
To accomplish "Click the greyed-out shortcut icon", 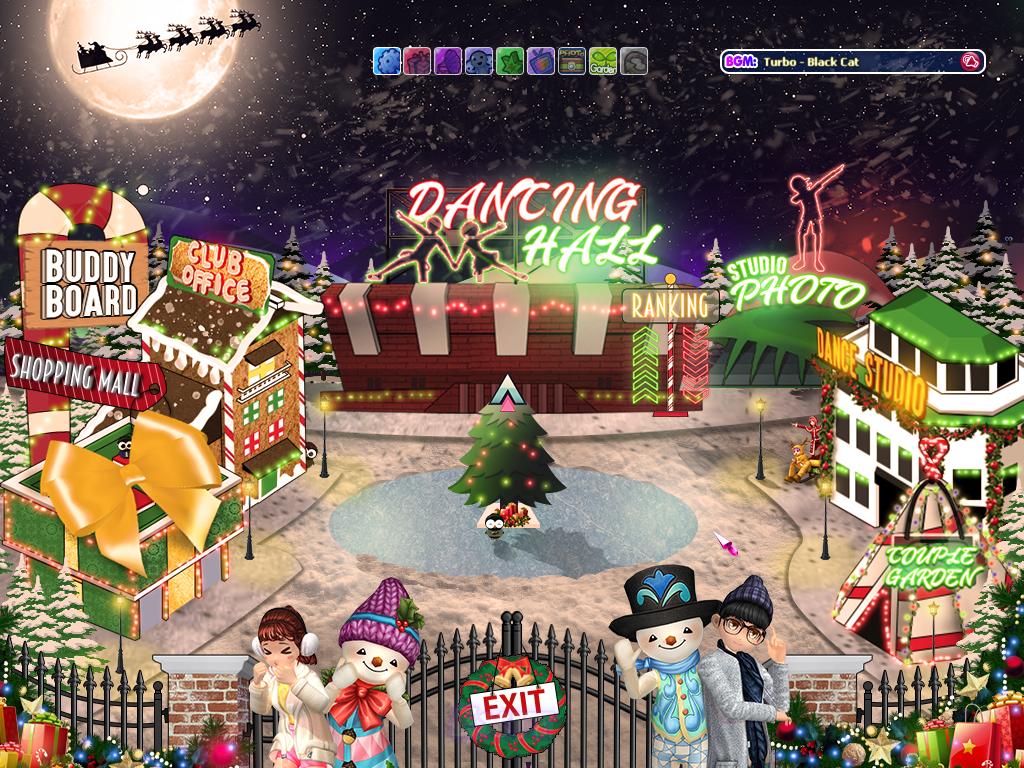I will click(634, 61).
